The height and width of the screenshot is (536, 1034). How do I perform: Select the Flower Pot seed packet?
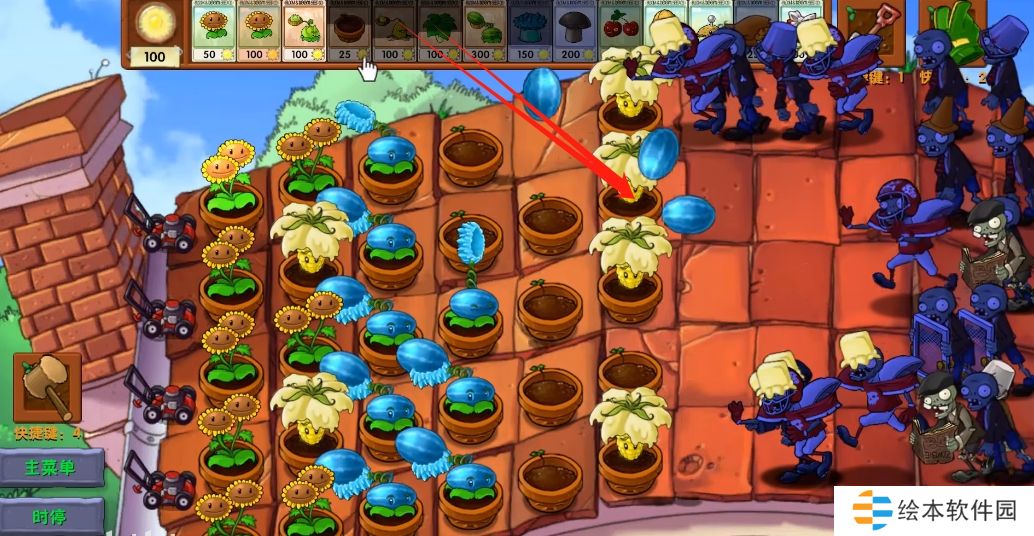[349, 31]
